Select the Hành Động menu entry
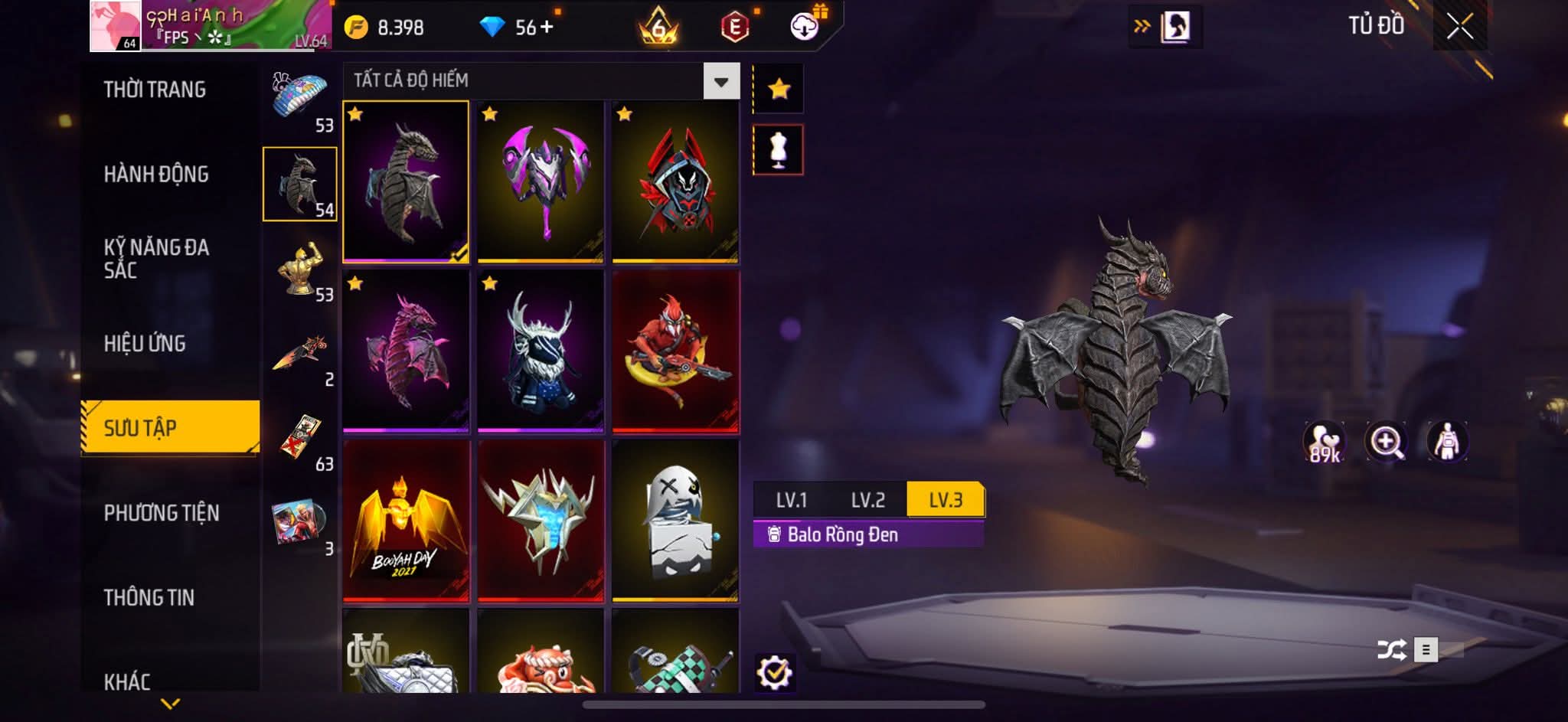The height and width of the screenshot is (722, 1568). click(156, 175)
